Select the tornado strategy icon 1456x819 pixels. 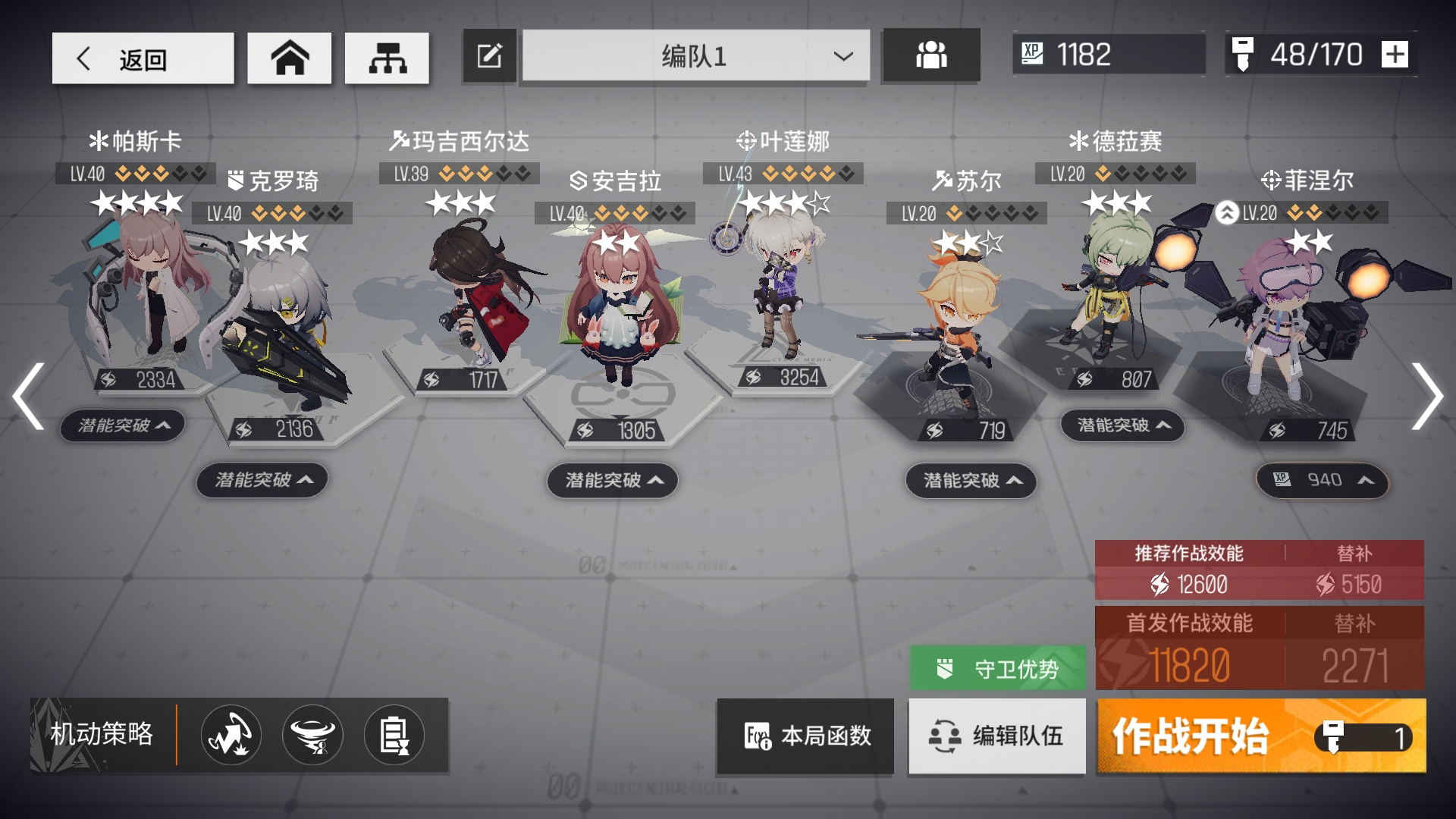click(312, 734)
